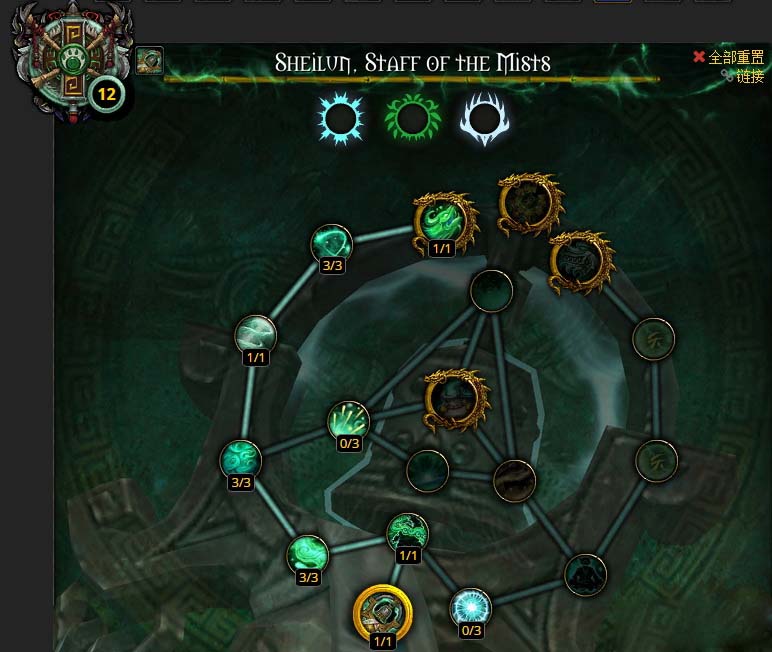This screenshot has height=652, width=772.
Task: Click the small staff icon beside the title
Action: click(150, 61)
